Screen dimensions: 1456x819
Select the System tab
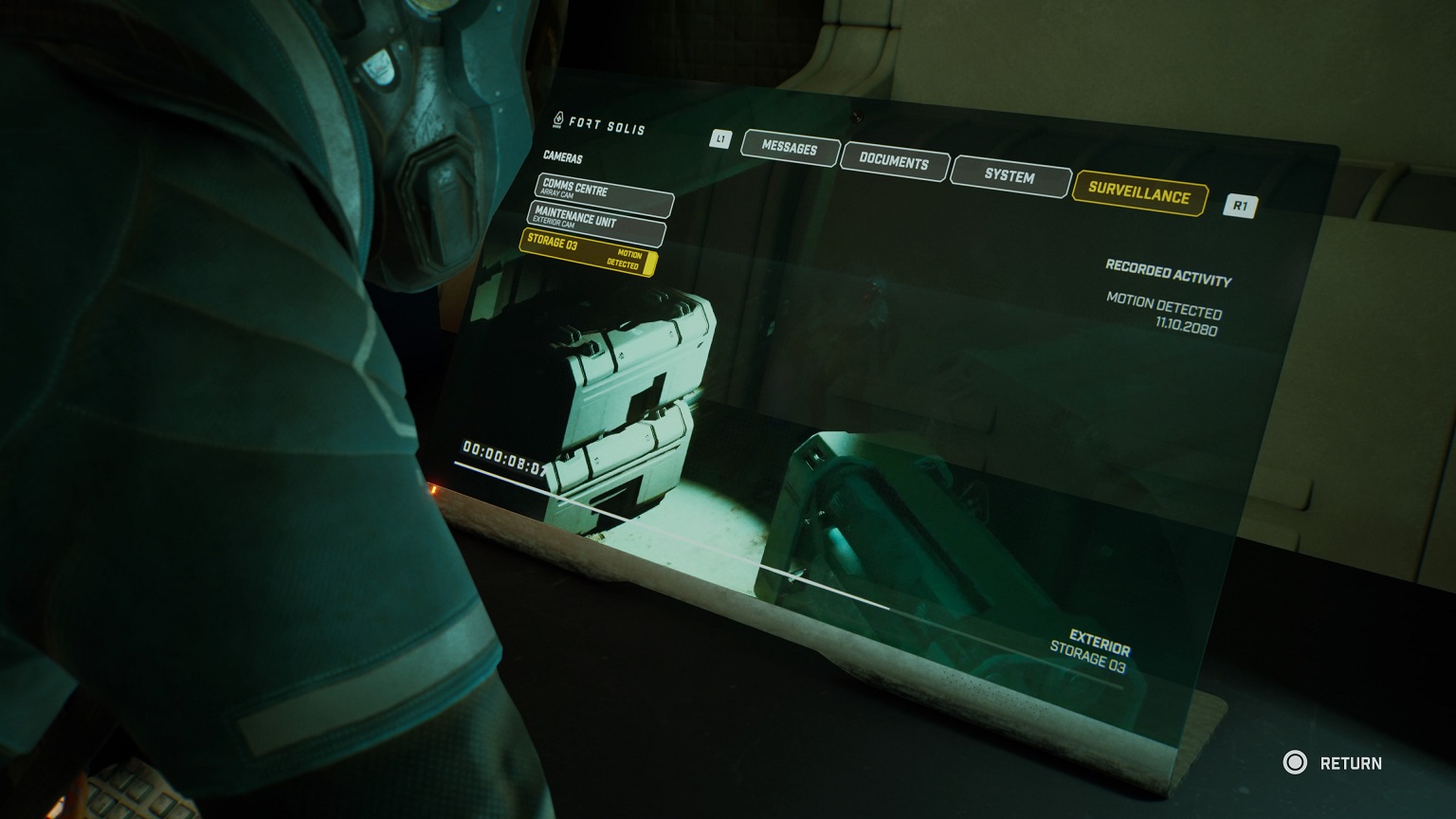click(x=1009, y=175)
